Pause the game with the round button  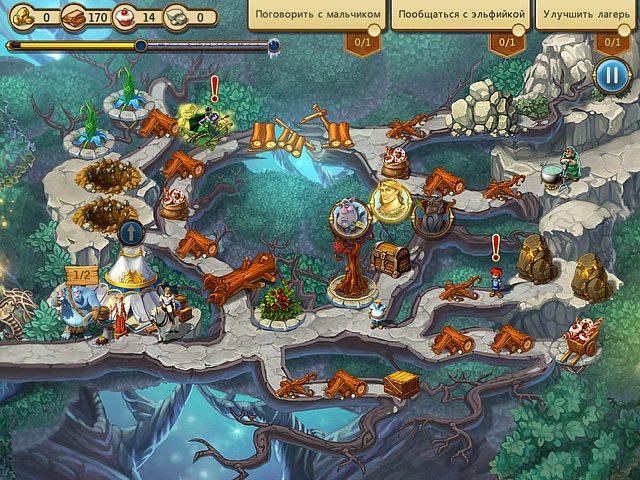tap(609, 75)
